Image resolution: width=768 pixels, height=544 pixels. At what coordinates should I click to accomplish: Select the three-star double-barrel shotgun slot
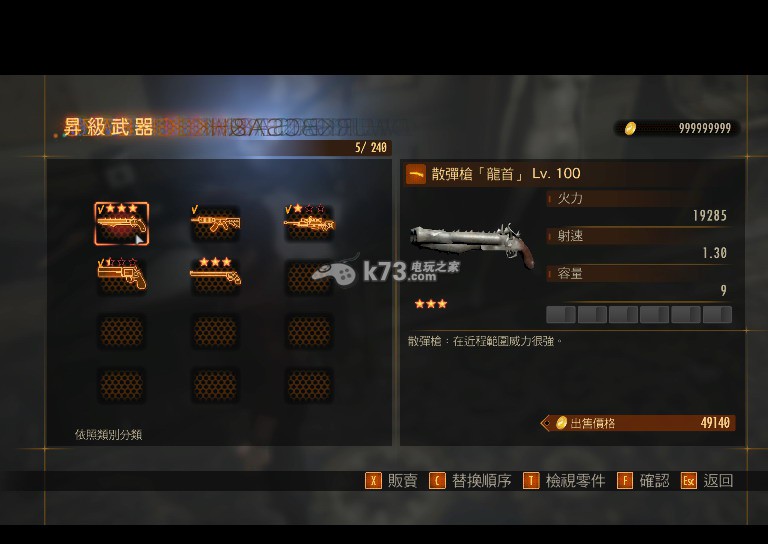(121, 223)
